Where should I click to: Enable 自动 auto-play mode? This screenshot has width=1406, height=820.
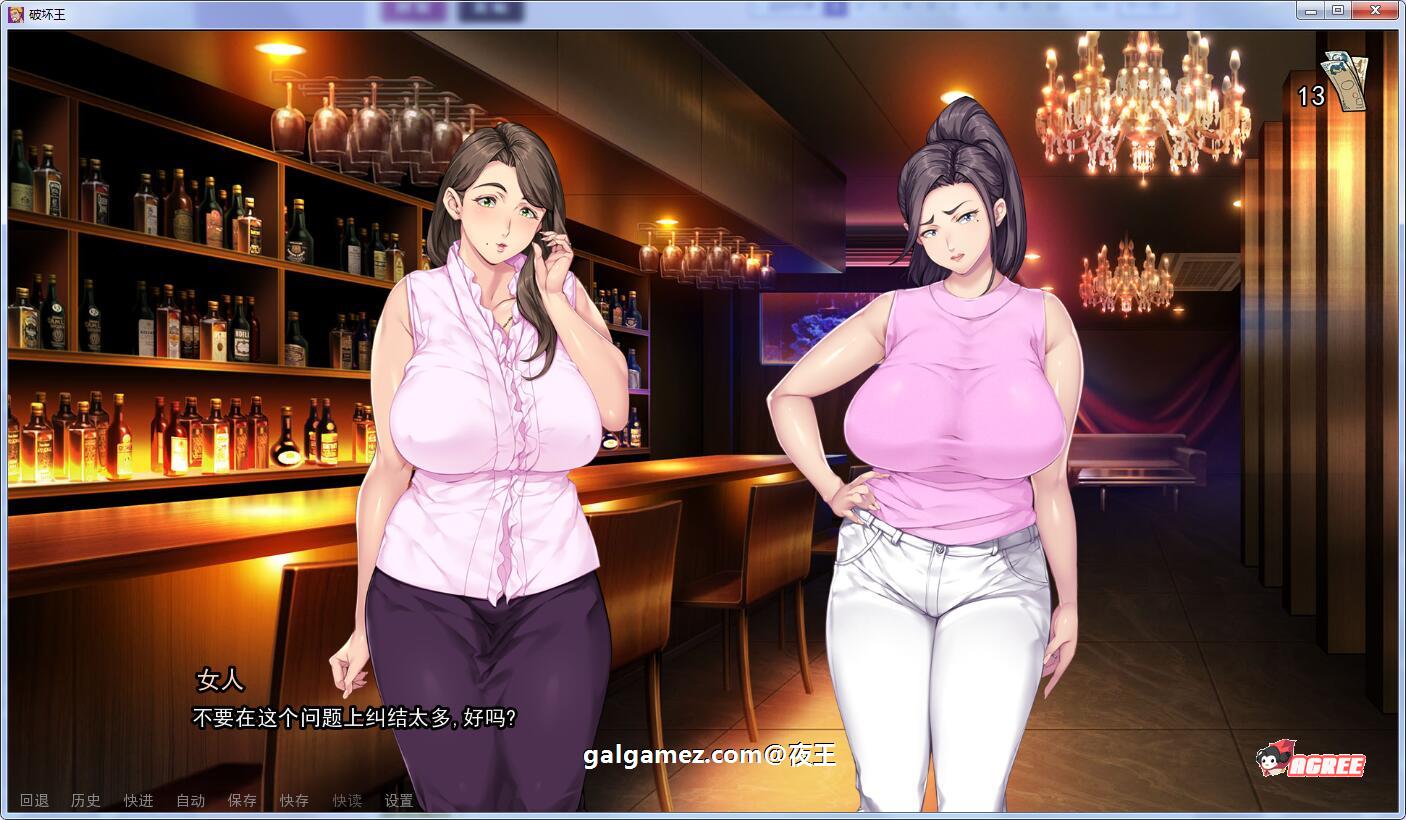pyautogui.click(x=190, y=800)
